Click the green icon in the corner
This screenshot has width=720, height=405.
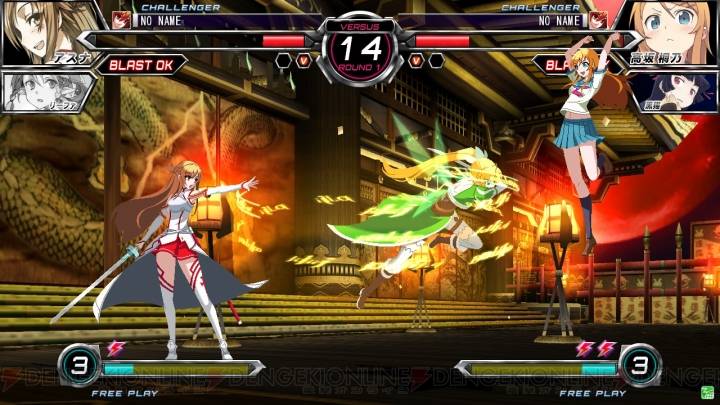[706, 391]
